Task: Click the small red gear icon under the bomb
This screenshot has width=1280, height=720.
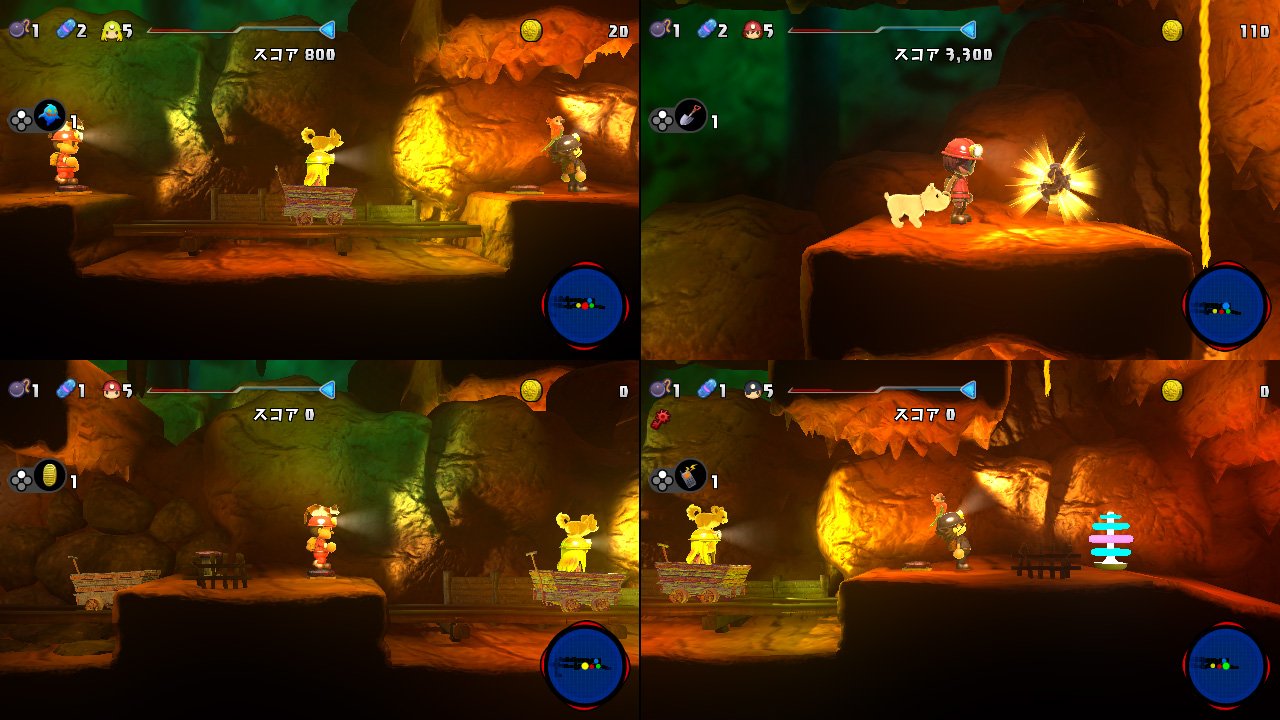Action: click(661, 418)
